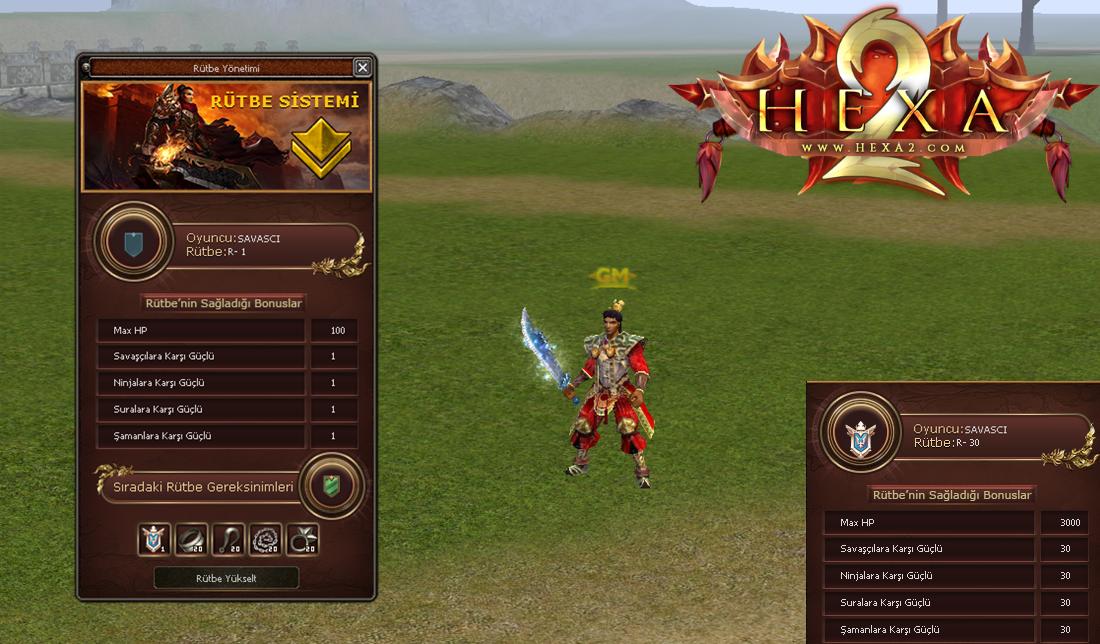This screenshot has width=1100, height=644.
Task: Select the silver ring requirement slot
Action: (191, 540)
